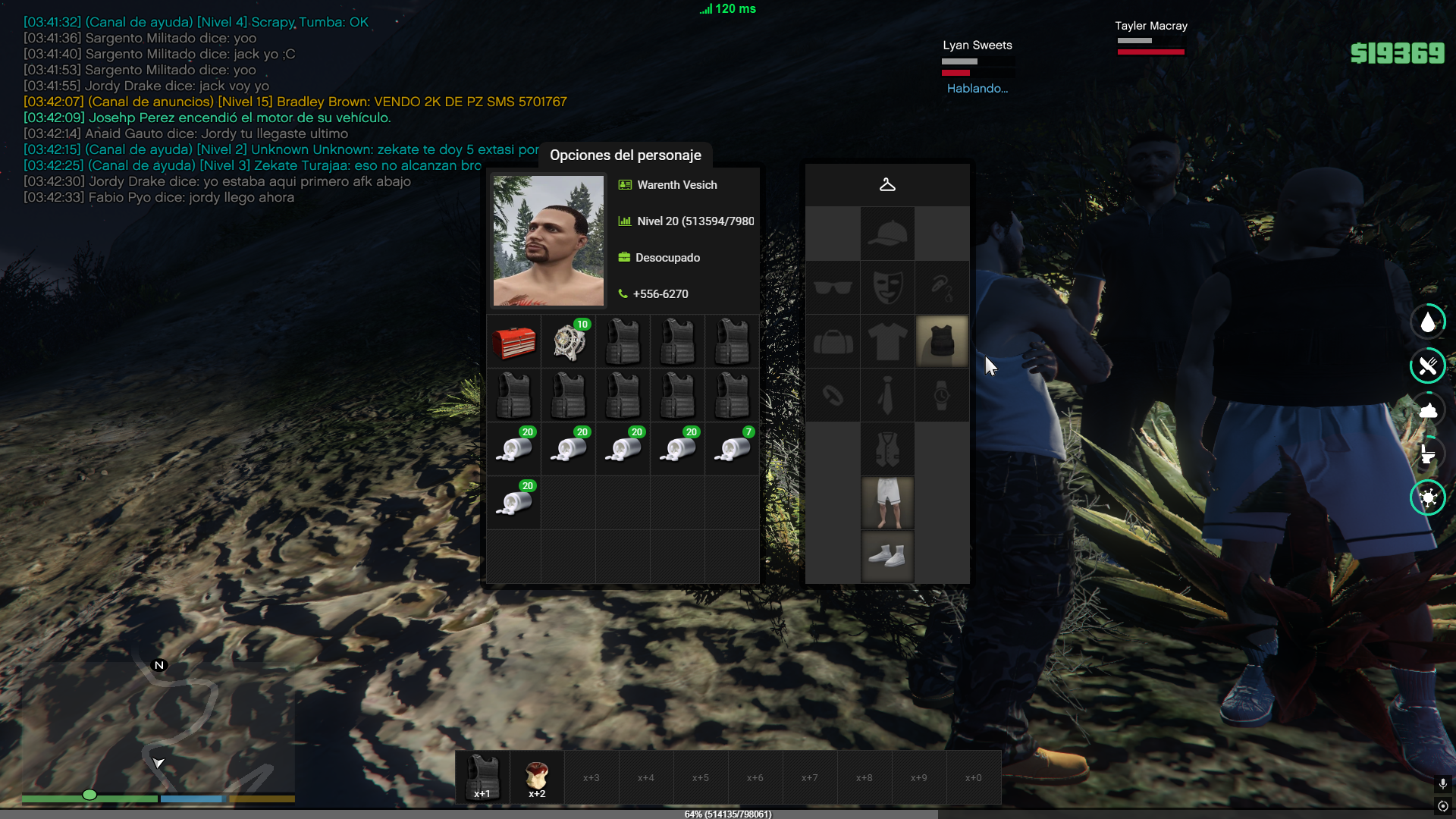1456x819 pixels.
Task: Select the tie accessory slot
Action: (x=887, y=396)
